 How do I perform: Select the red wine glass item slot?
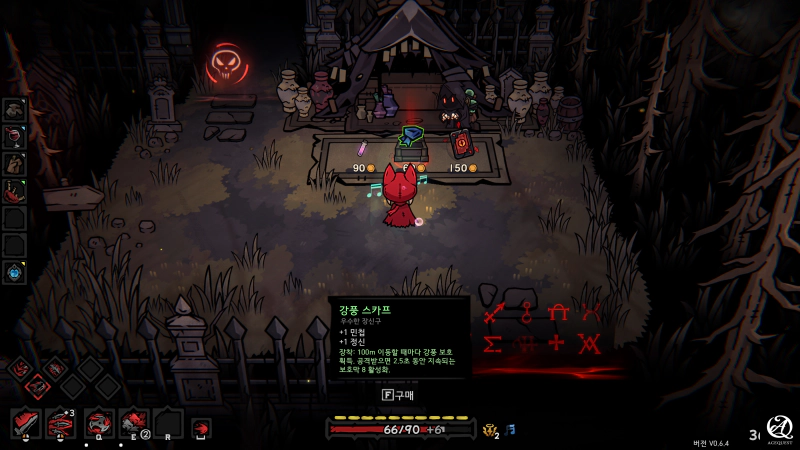coord(14,136)
